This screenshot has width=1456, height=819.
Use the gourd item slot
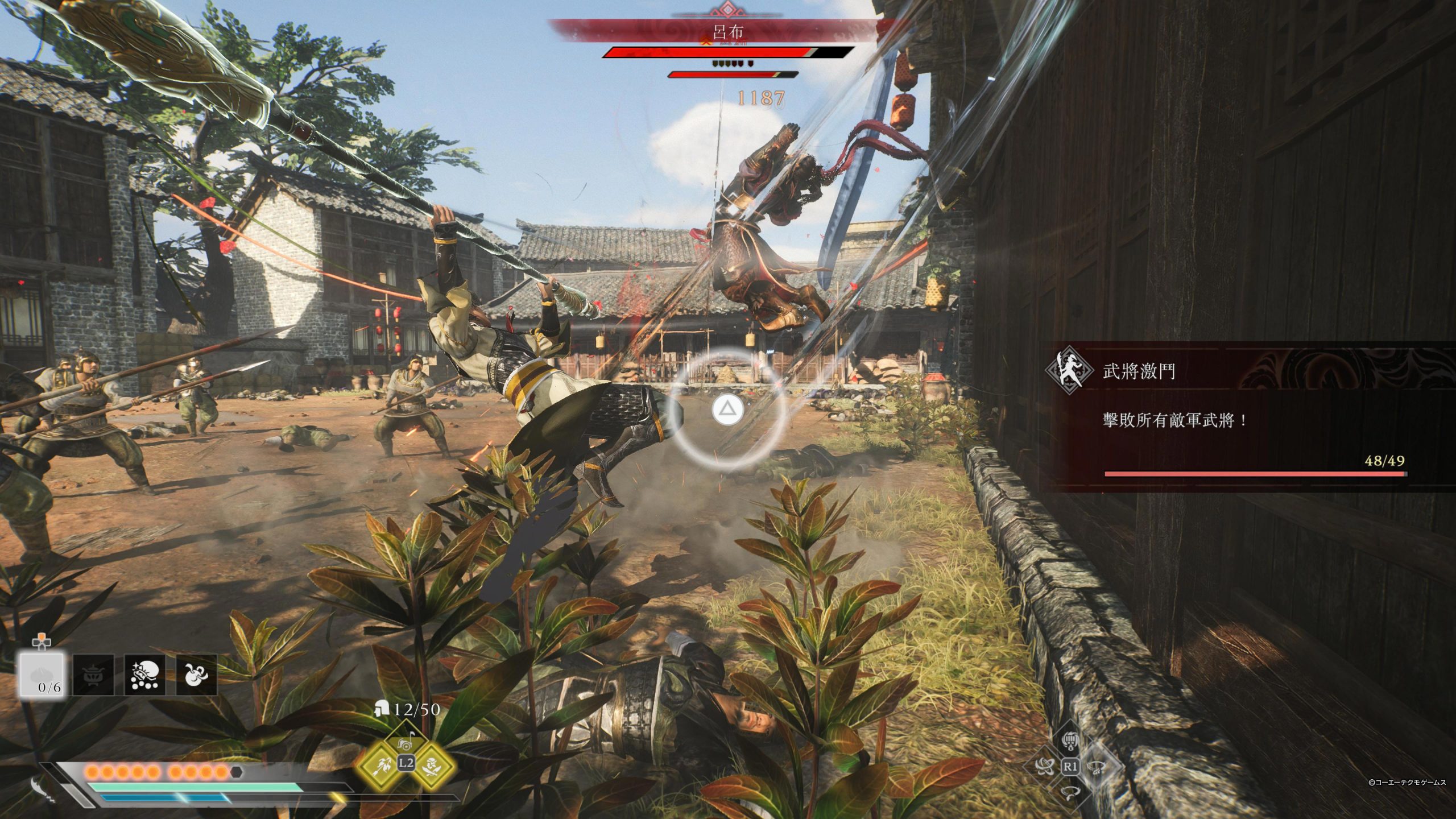click(x=196, y=675)
